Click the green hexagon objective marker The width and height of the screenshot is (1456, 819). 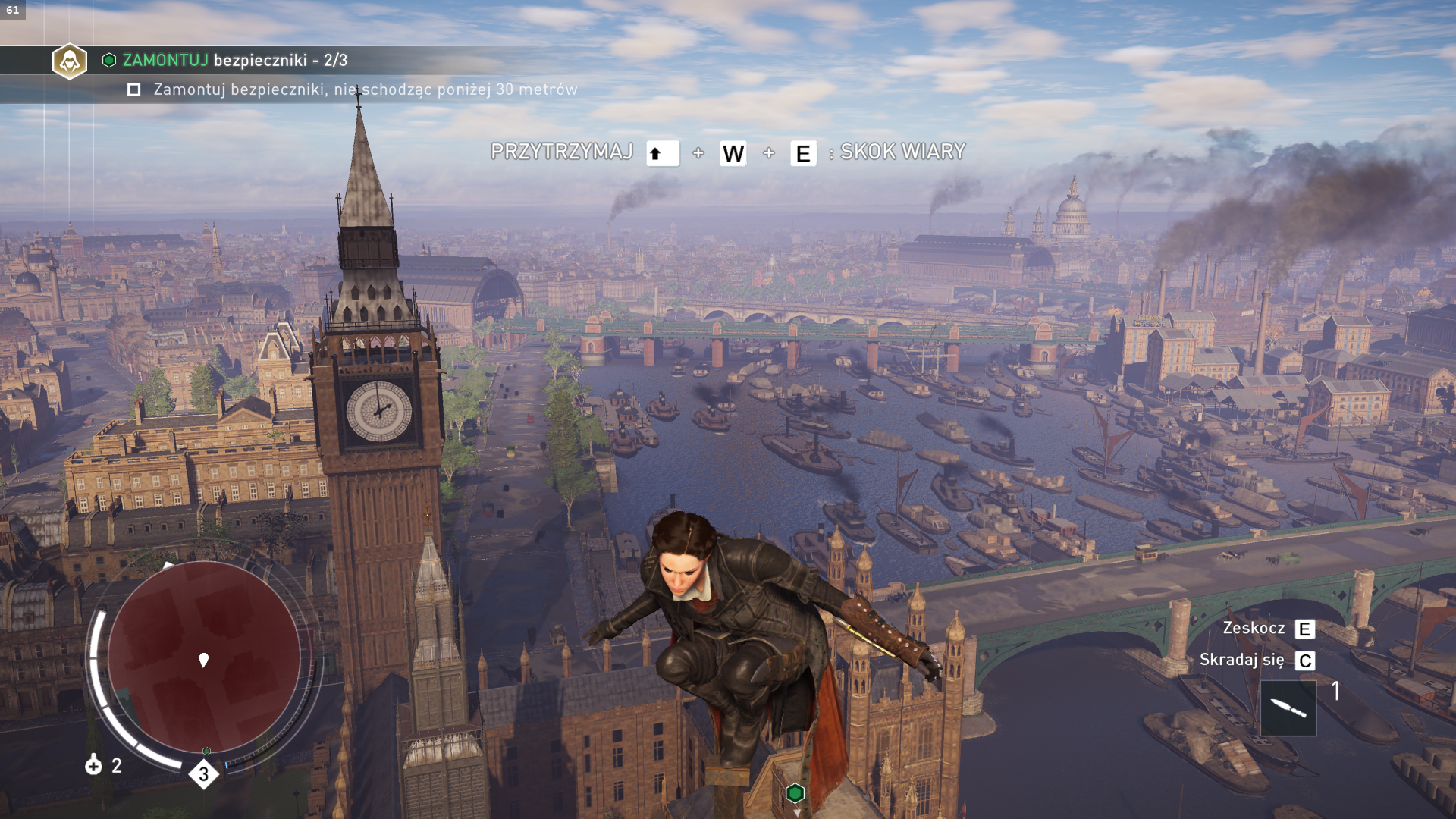pyautogui.click(x=795, y=793)
